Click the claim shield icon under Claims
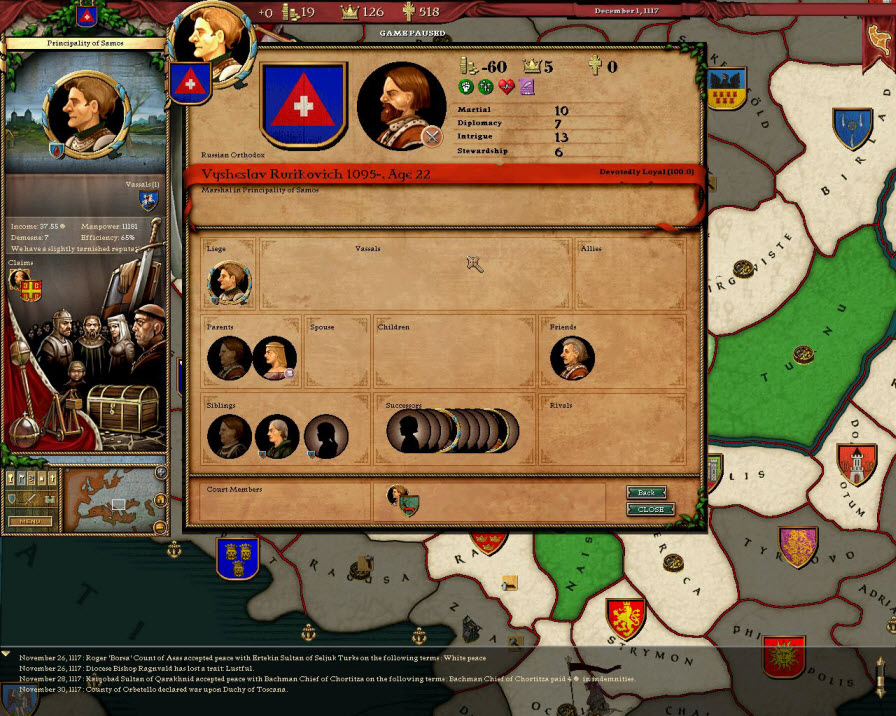 coord(31,288)
